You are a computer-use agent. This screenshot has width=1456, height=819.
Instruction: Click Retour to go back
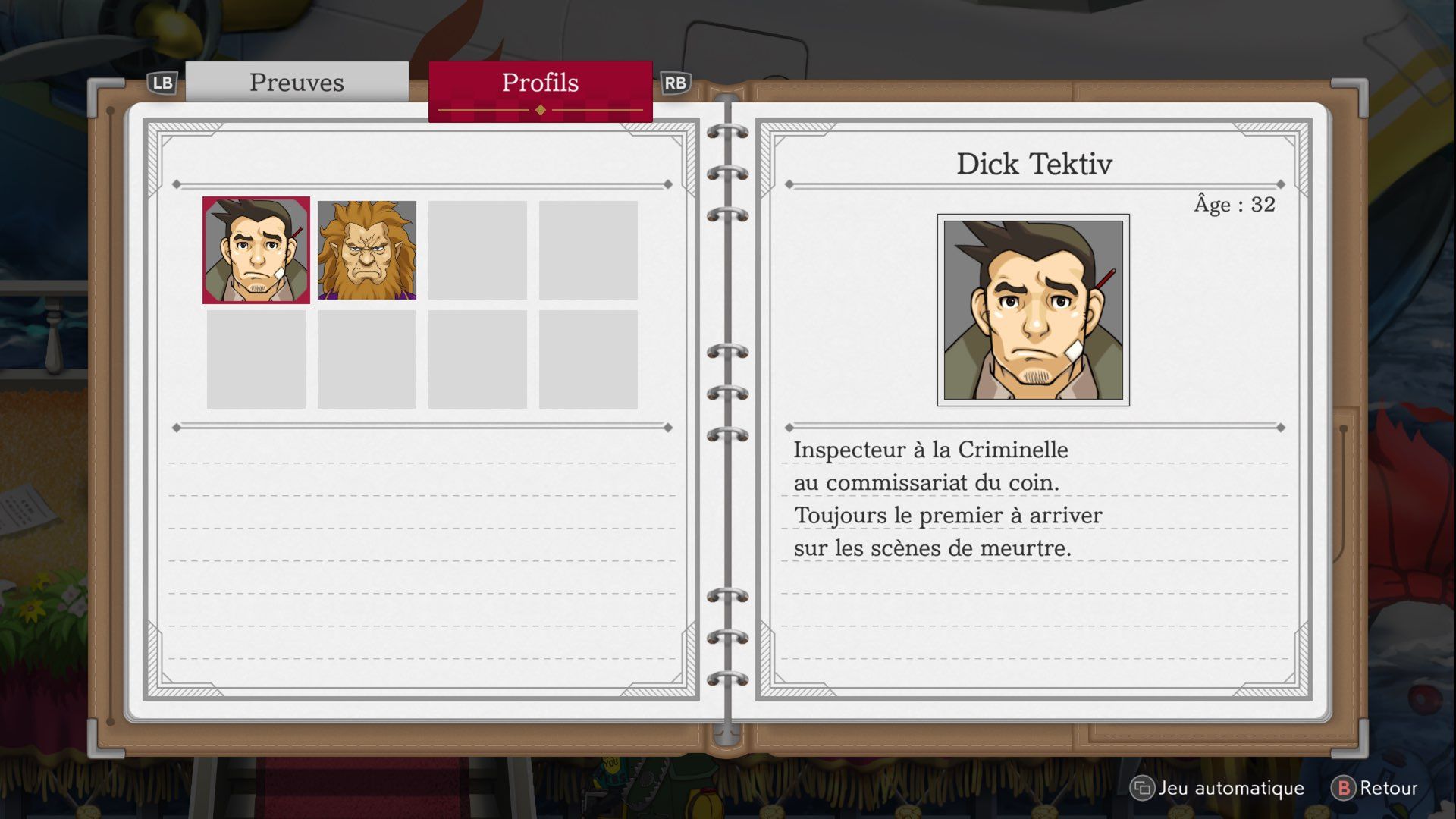point(1375,788)
